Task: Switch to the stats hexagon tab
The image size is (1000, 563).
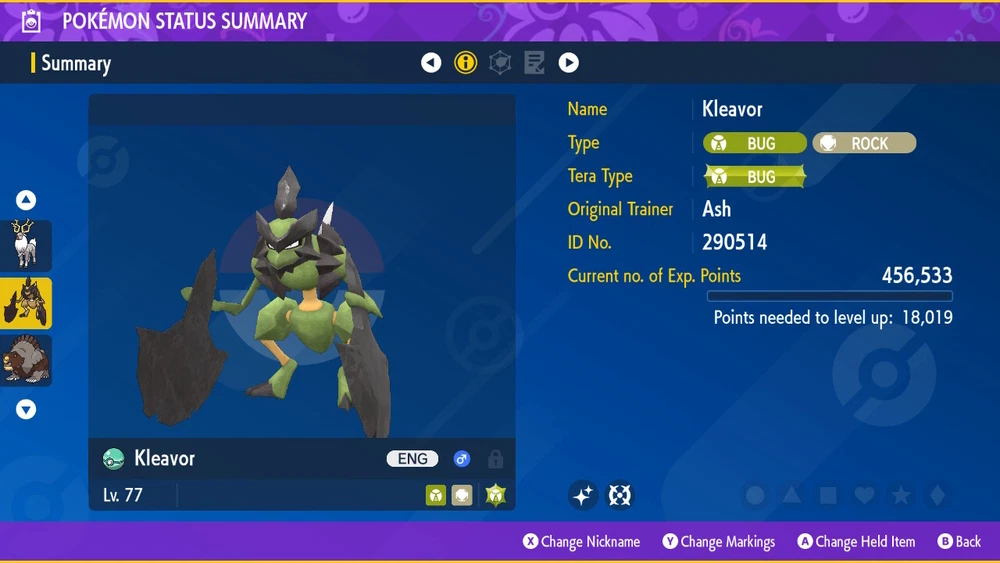Action: (x=500, y=63)
